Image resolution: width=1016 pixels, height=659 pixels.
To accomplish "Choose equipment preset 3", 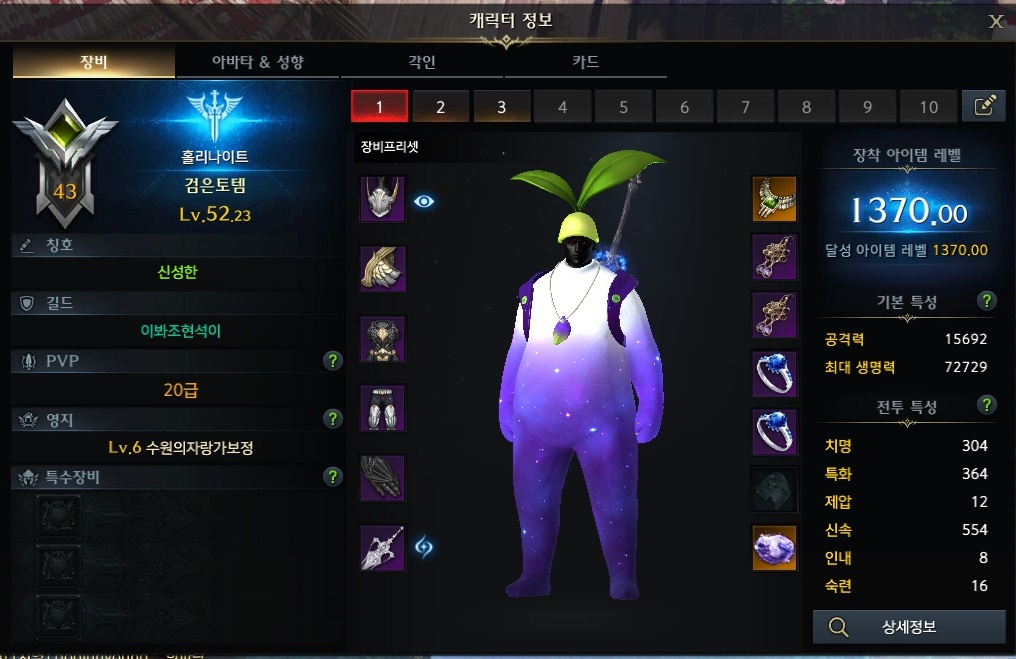I will tap(501, 107).
